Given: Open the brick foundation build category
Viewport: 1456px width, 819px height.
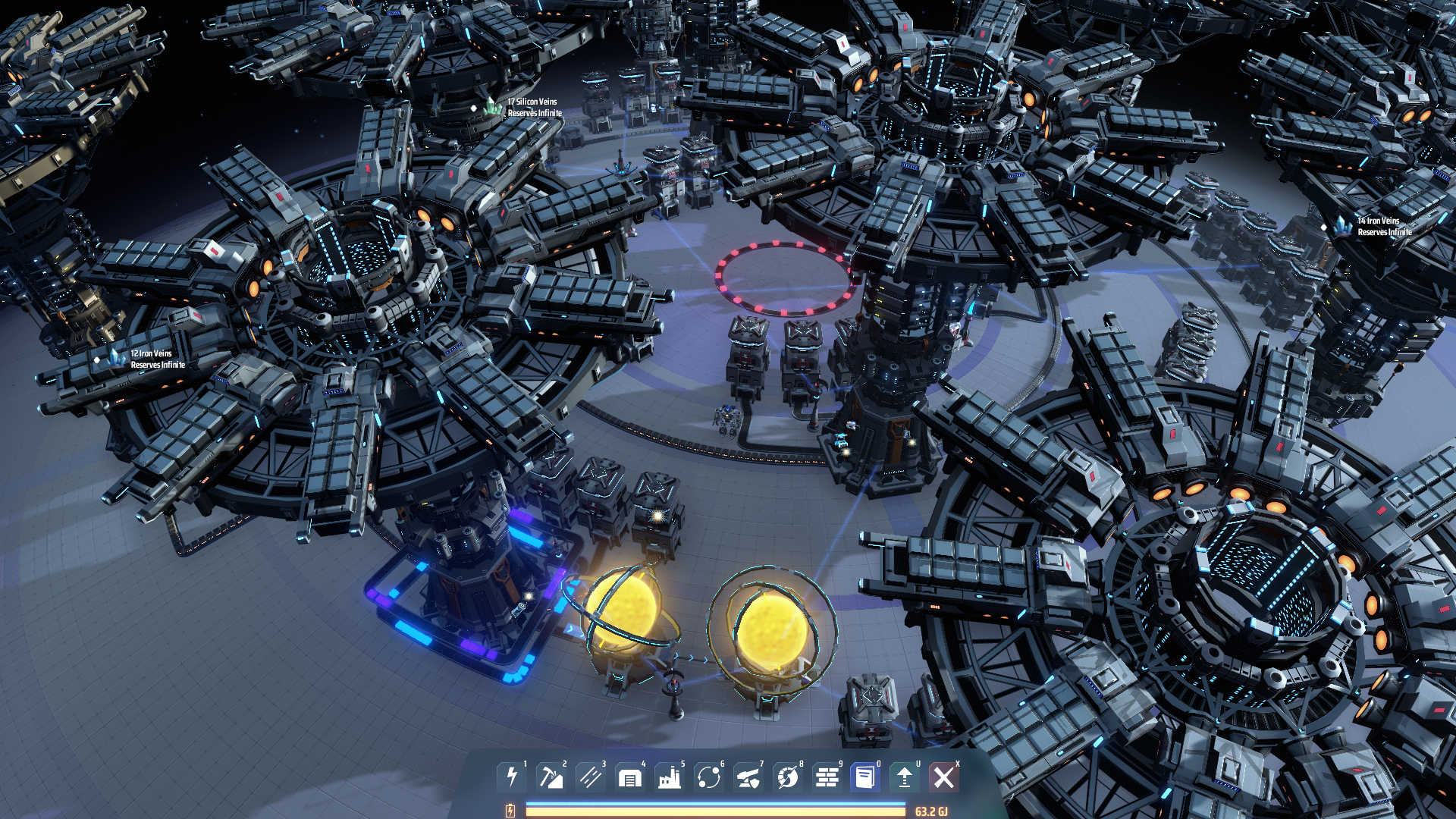Looking at the screenshot, I should coord(827,777).
